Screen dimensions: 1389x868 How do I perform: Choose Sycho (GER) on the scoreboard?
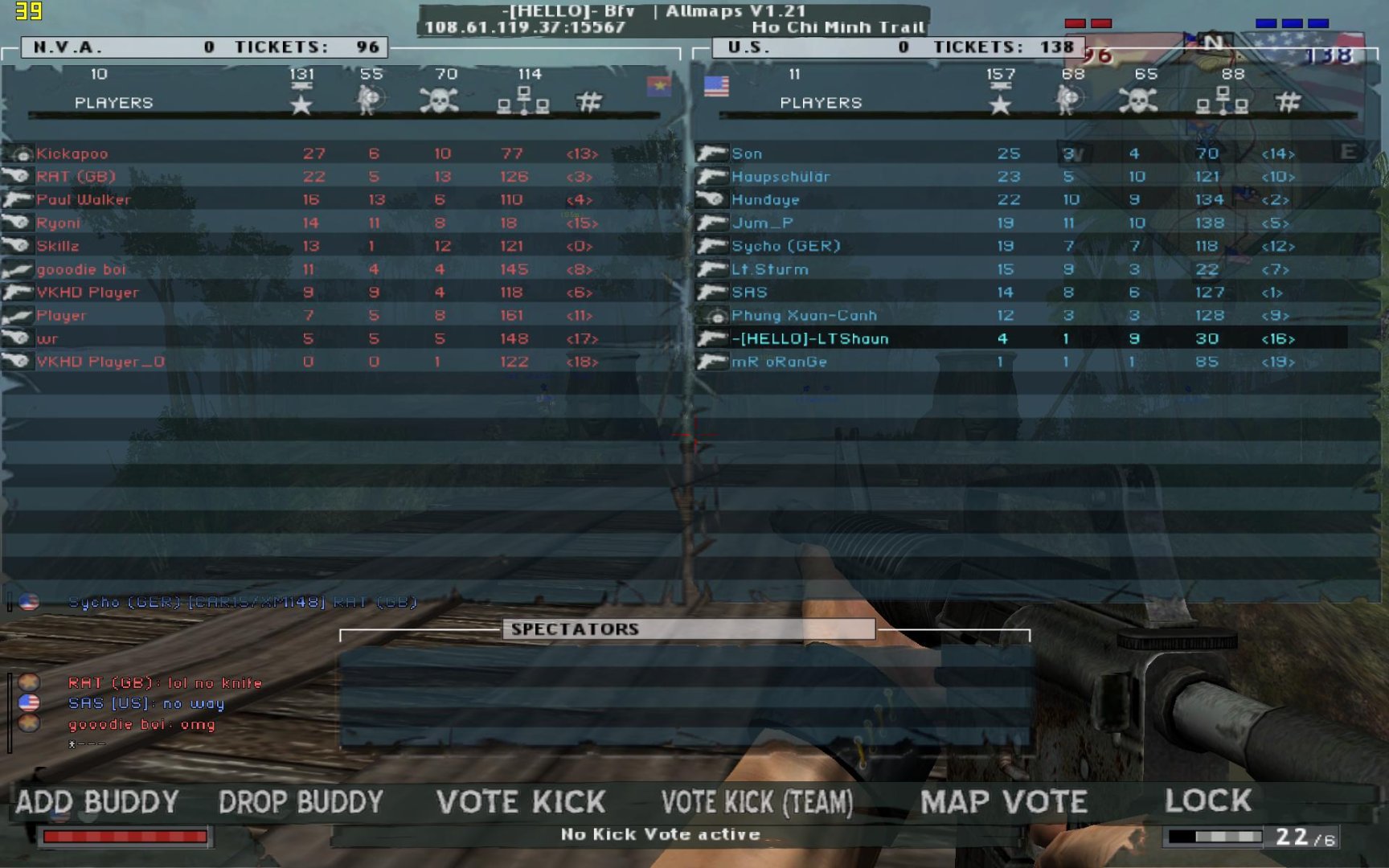[x=785, y=246]
